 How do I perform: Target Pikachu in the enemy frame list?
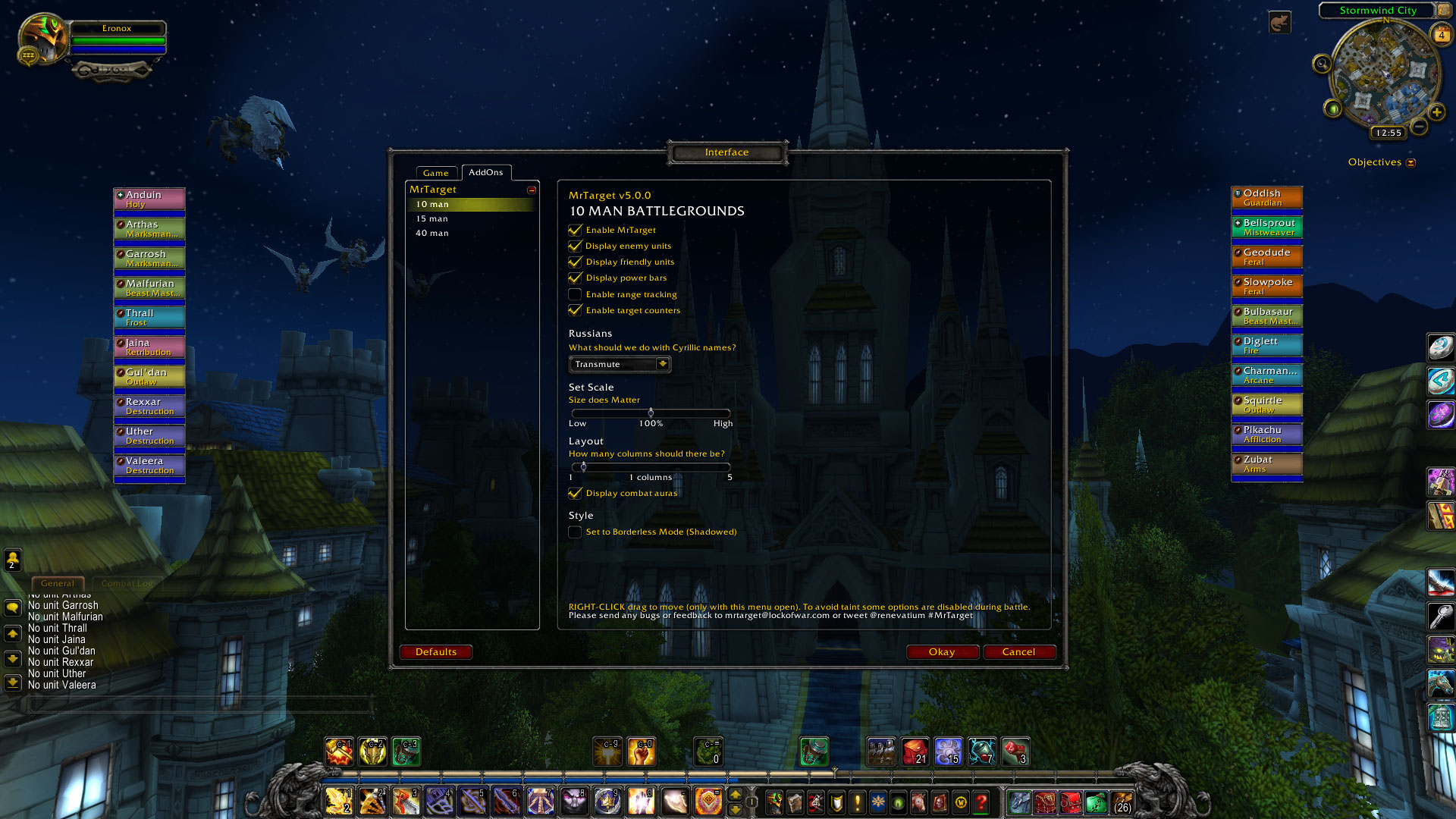coord(1266,434)
